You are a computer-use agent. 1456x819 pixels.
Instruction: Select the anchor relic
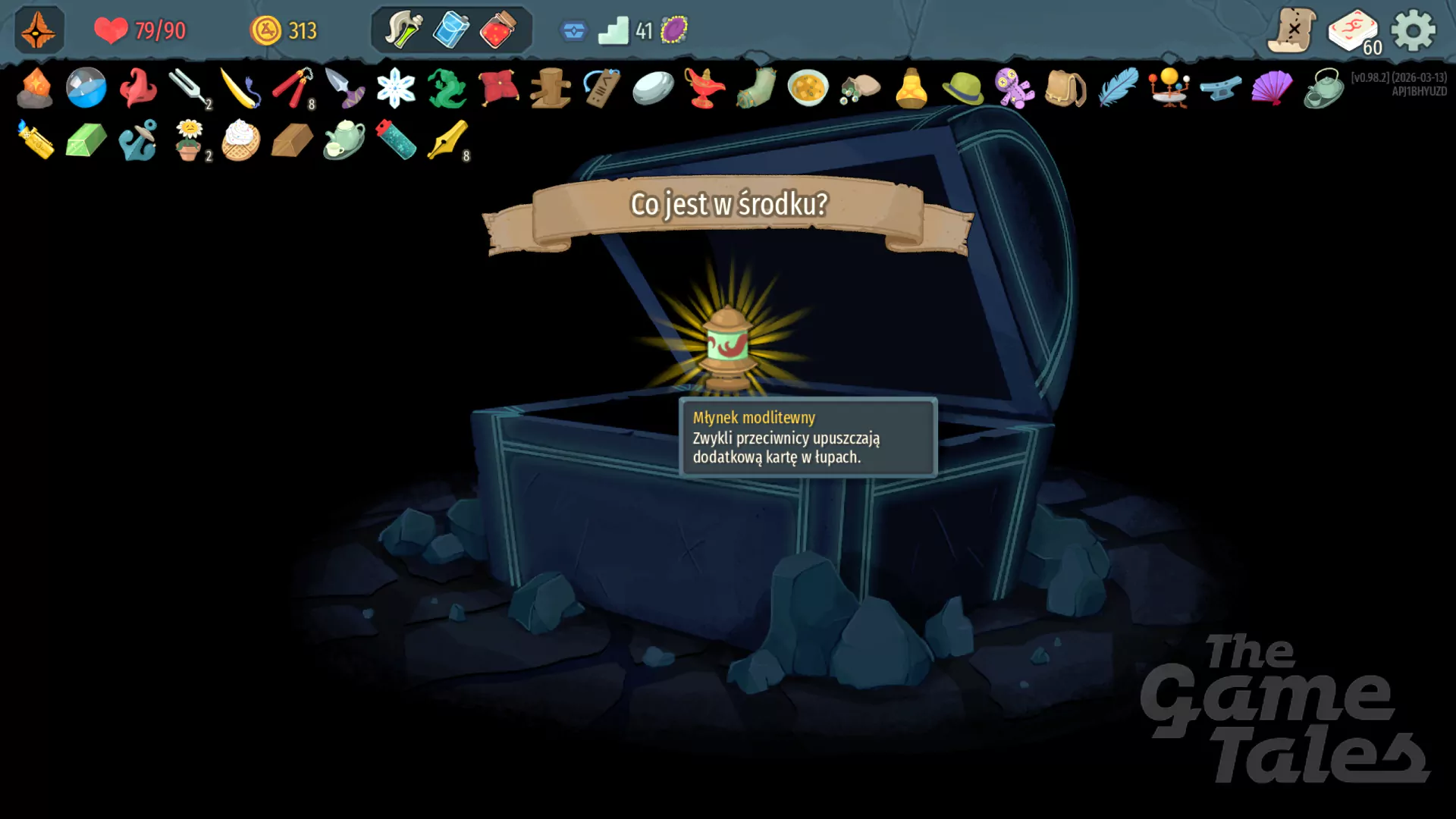tap(138, 143)
